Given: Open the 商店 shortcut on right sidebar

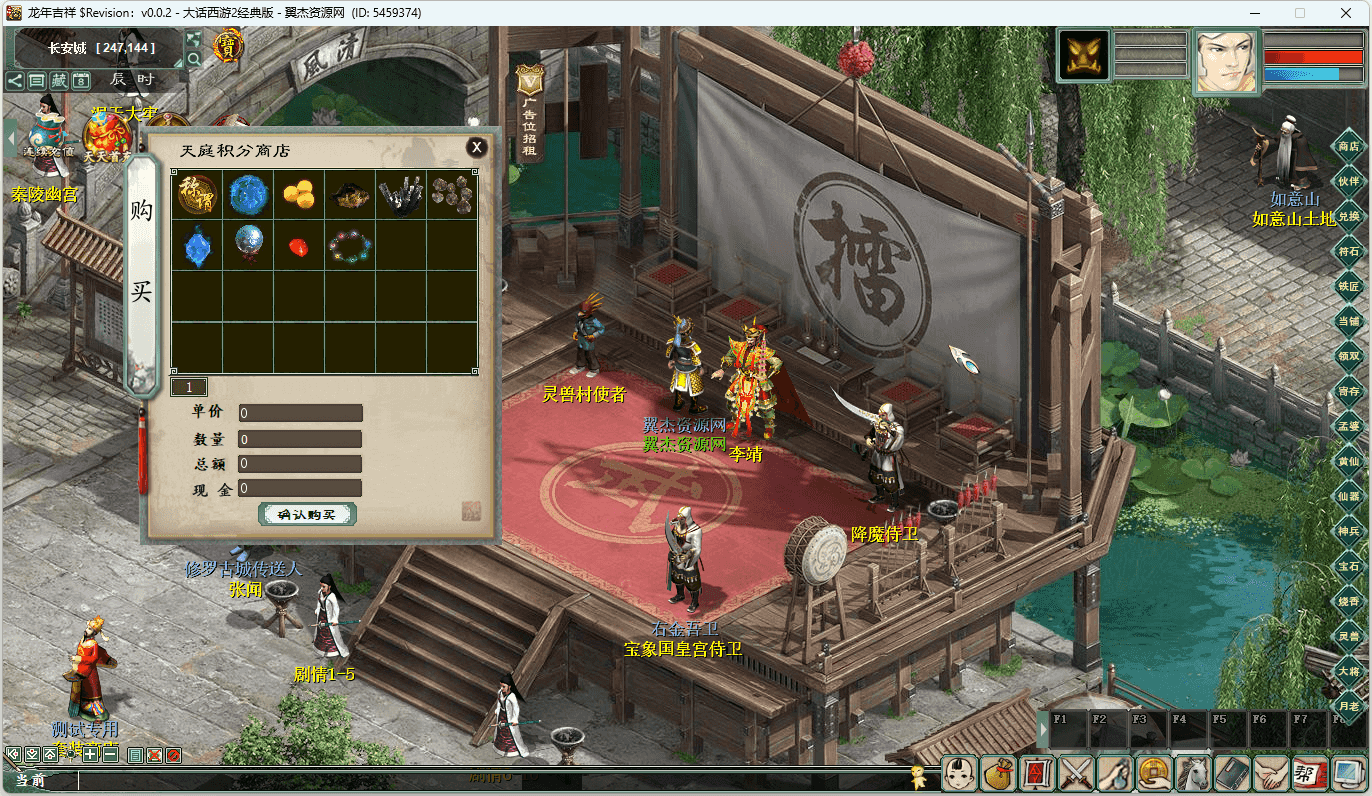Looking at the screenshot, I should 1349,147.
